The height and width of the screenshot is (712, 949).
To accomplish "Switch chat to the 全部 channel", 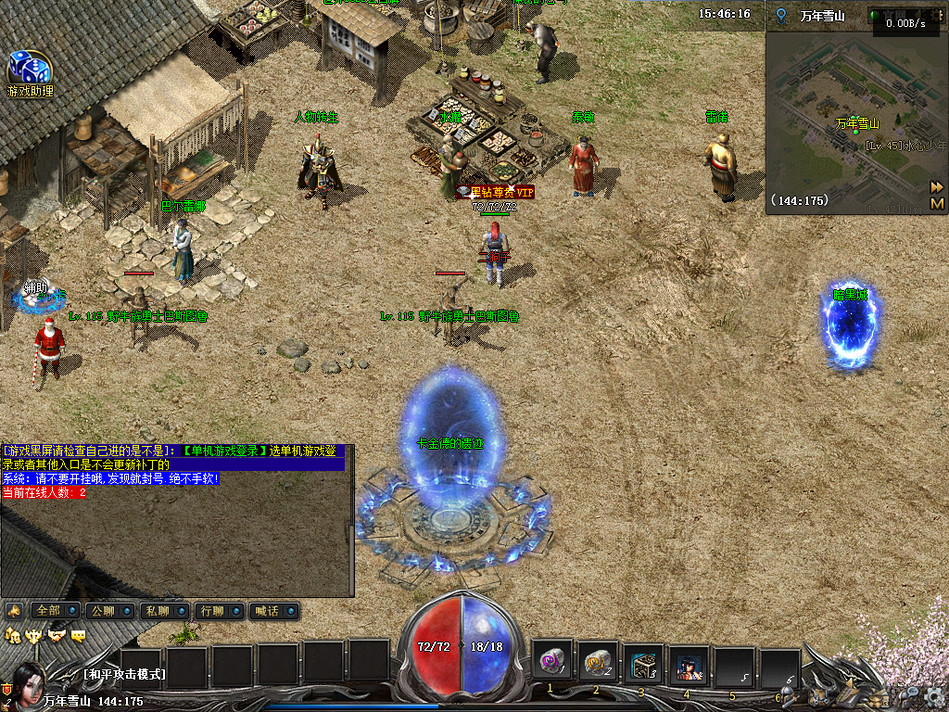I will click(x=51, y=610).
